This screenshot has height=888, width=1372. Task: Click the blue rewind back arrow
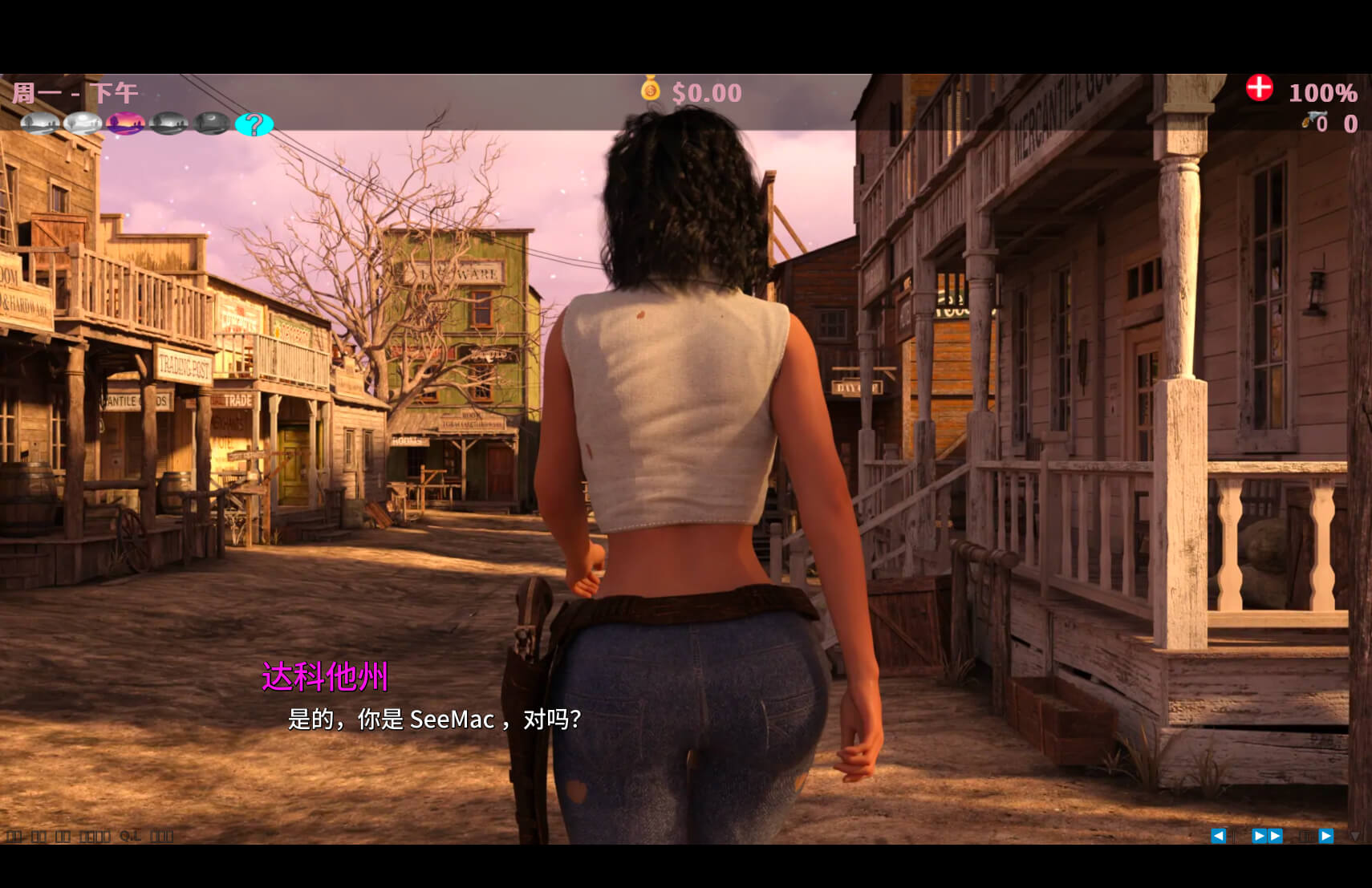1218,836
